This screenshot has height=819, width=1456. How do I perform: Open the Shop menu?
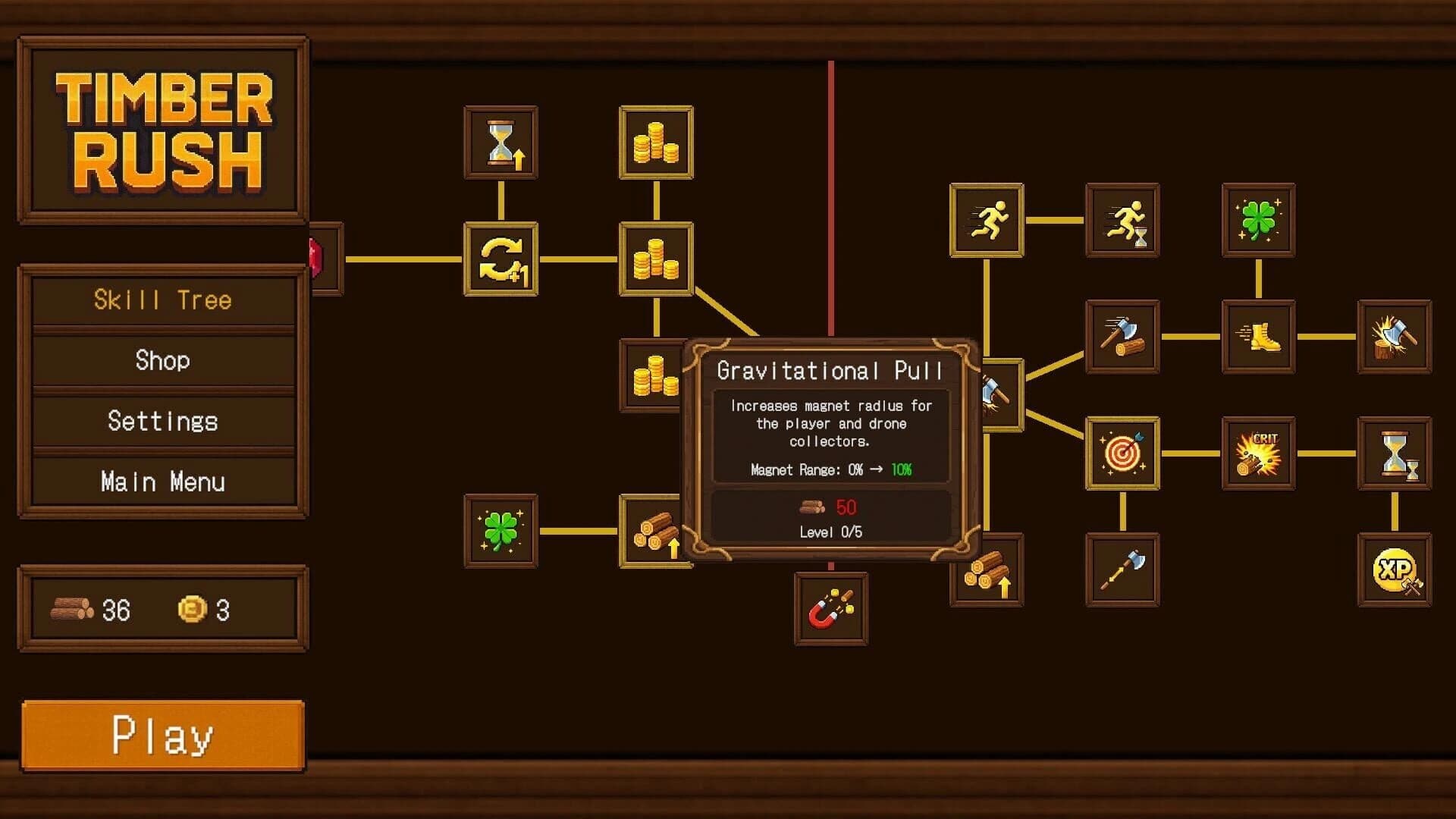tap(162, 361)
